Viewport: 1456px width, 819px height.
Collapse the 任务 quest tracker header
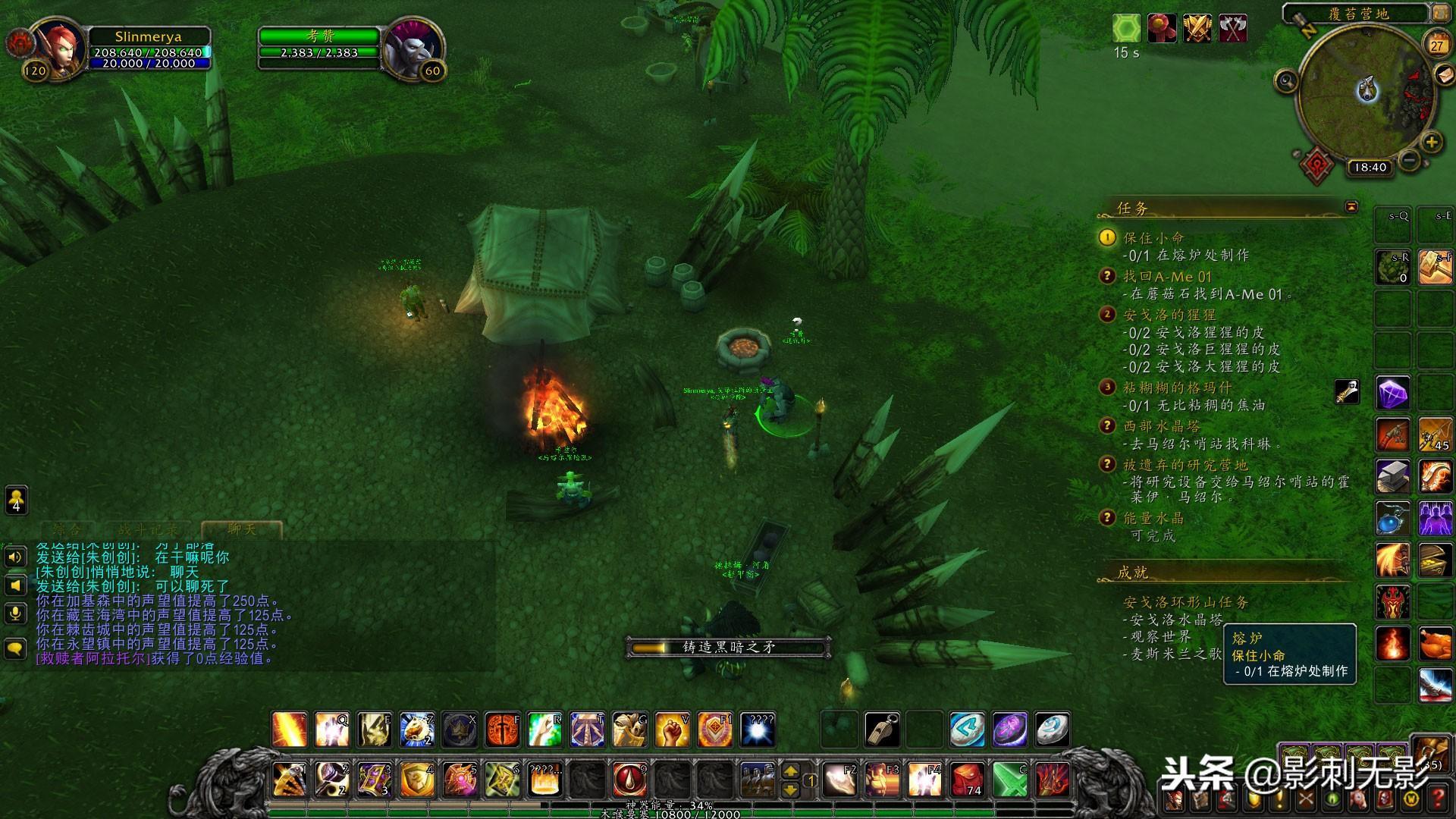pos(1351,207)
